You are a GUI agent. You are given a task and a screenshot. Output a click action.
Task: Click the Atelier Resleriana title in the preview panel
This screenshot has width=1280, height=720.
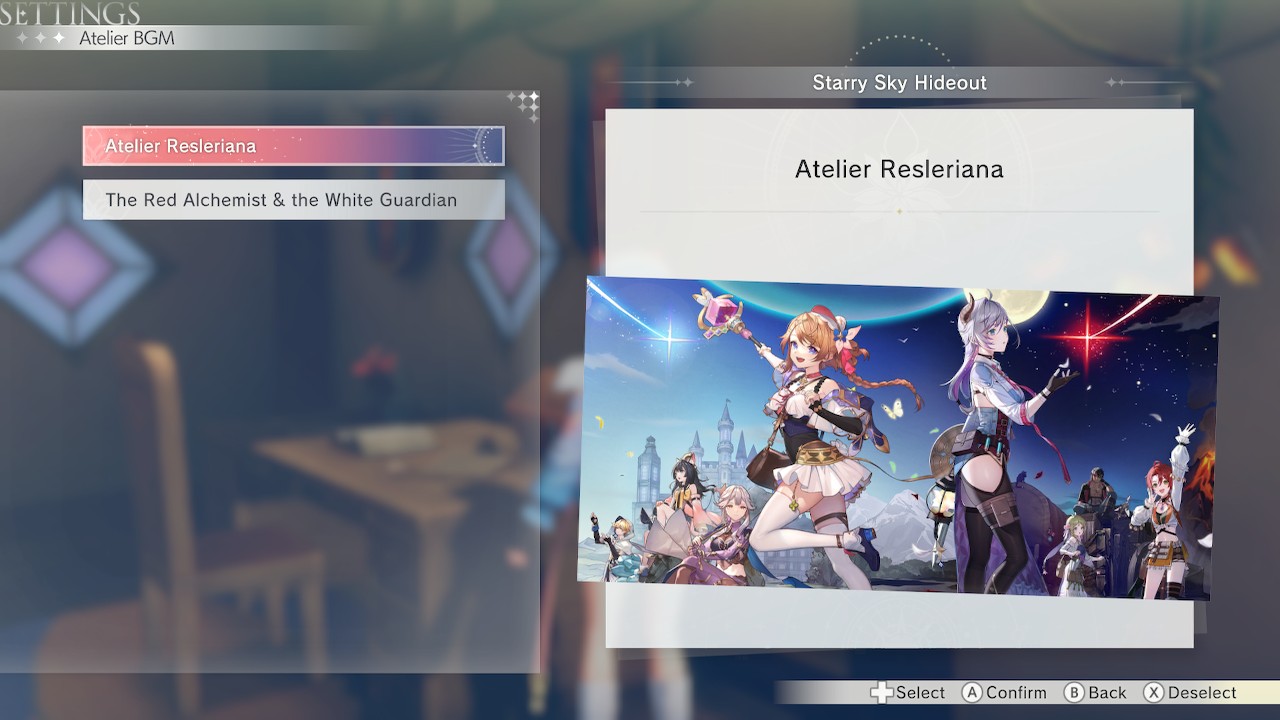point(899,169)
